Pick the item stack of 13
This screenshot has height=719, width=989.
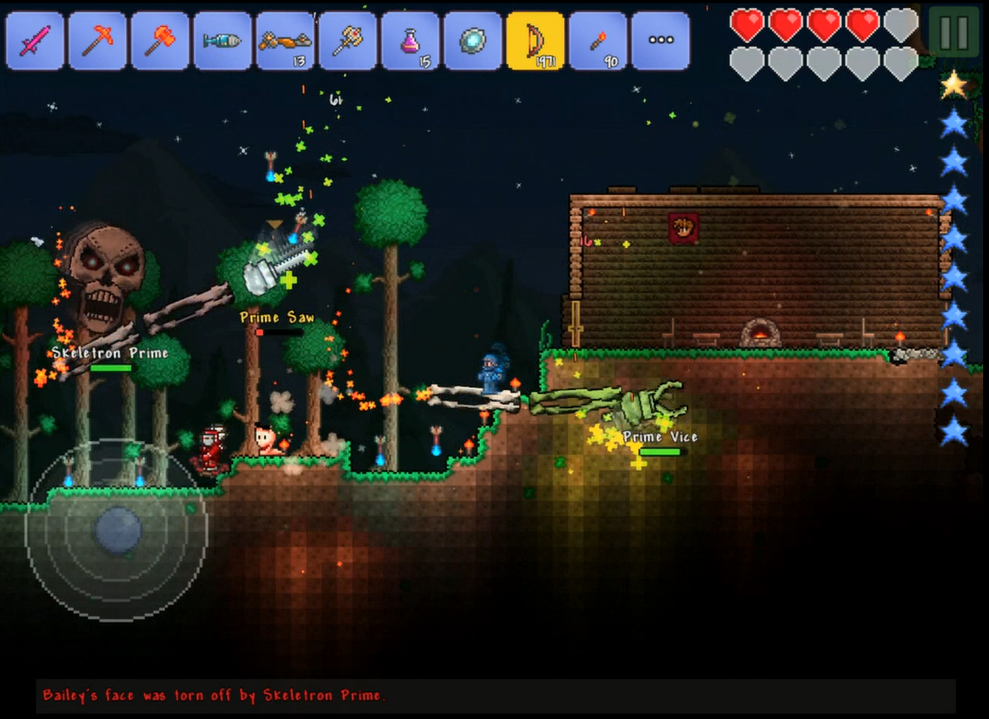coord(285,41)
